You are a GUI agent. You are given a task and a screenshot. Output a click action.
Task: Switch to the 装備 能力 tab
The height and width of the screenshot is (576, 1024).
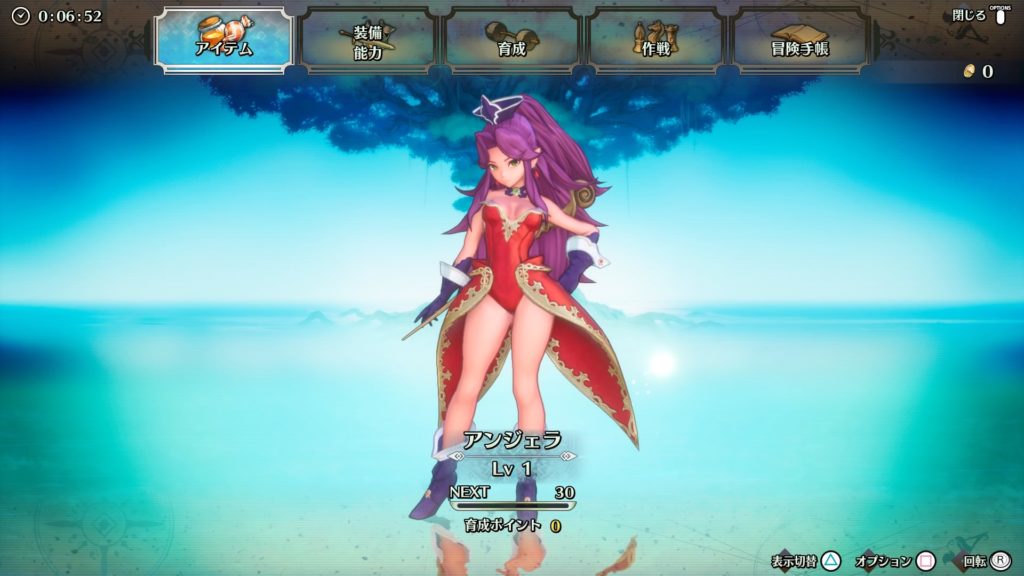pyautogui.click(x=367, y=41)
